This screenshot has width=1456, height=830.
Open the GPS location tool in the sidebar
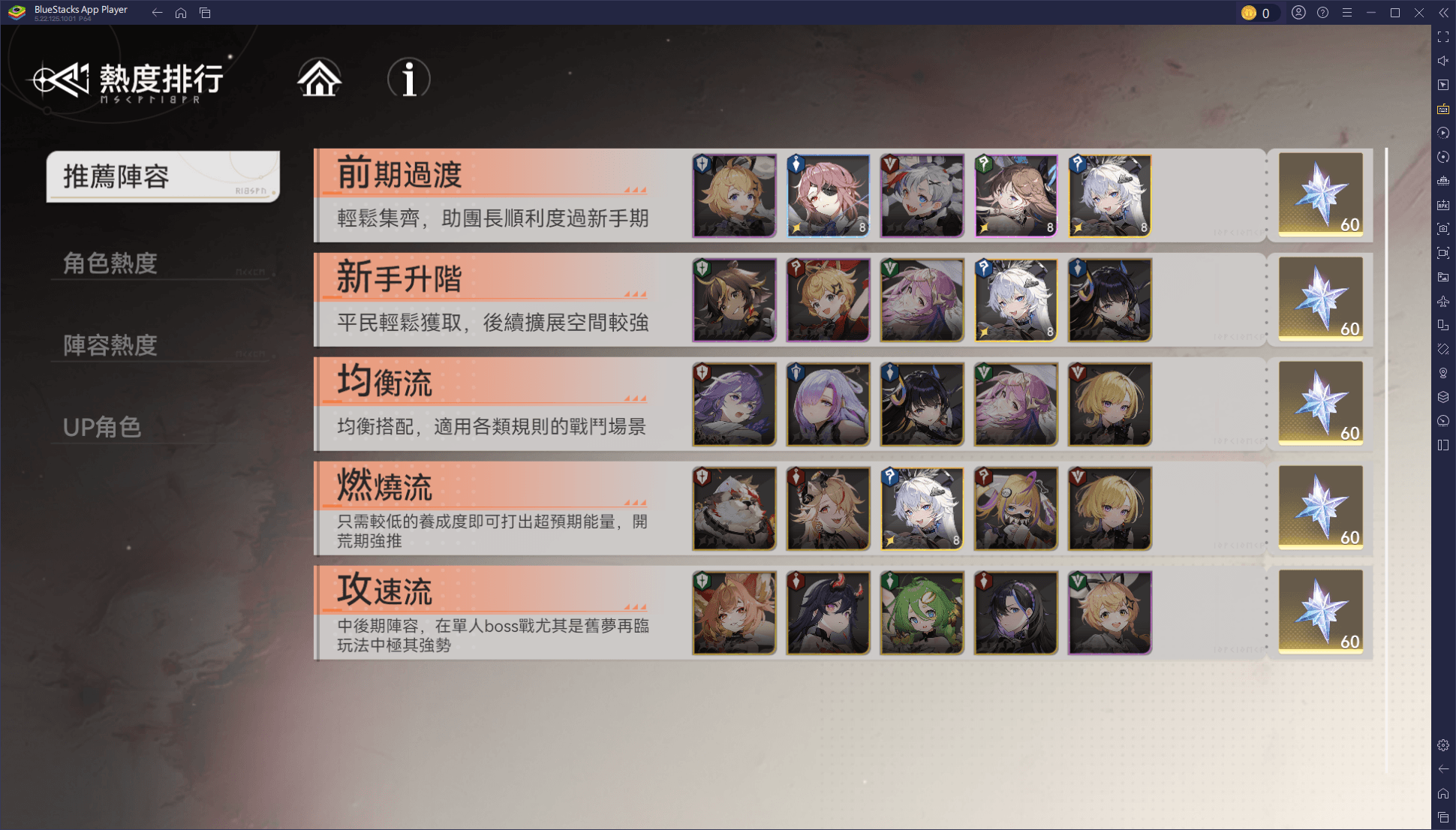coord(1442,373)
